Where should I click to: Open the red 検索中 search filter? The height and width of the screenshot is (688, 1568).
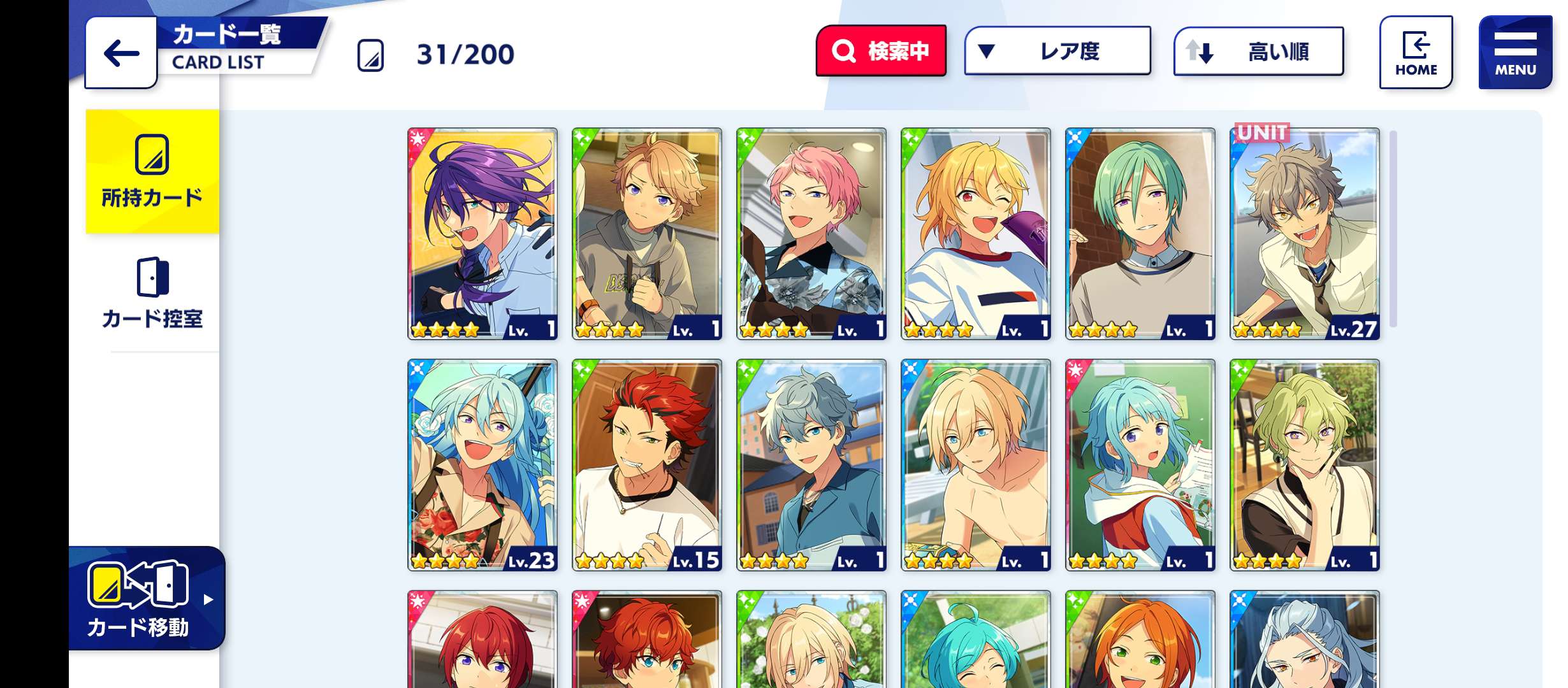881,51
